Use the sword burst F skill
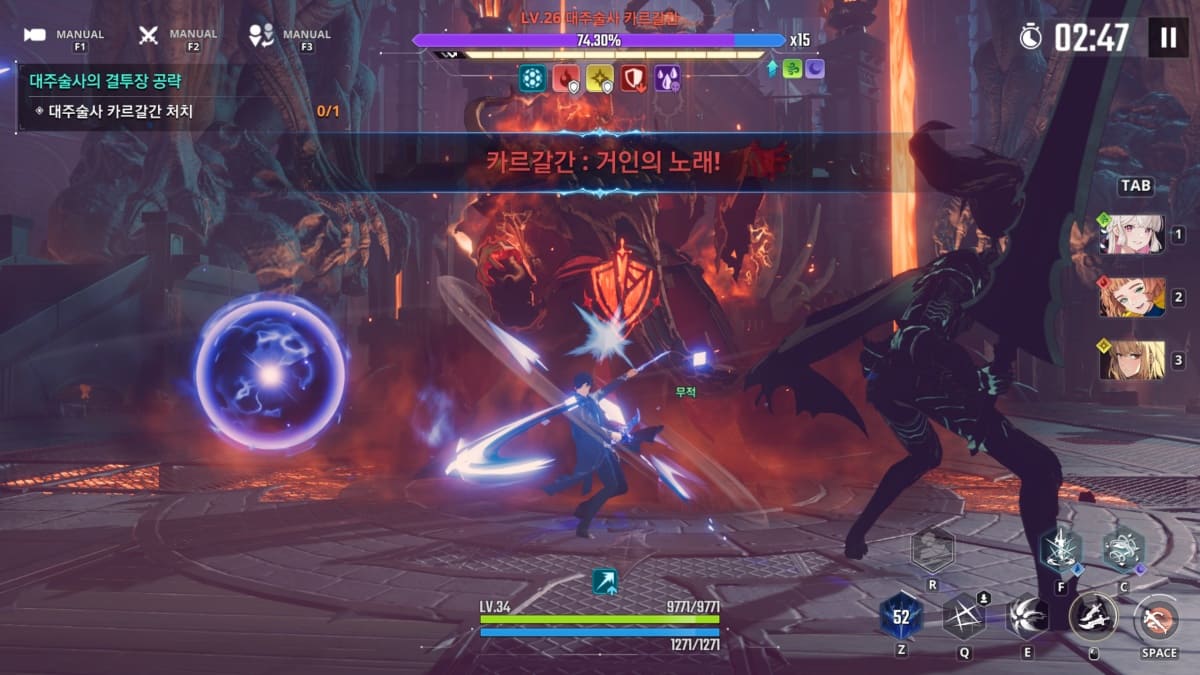Image resolution: width=1200 pixels, height=675 pixels. click(1060, 549)
